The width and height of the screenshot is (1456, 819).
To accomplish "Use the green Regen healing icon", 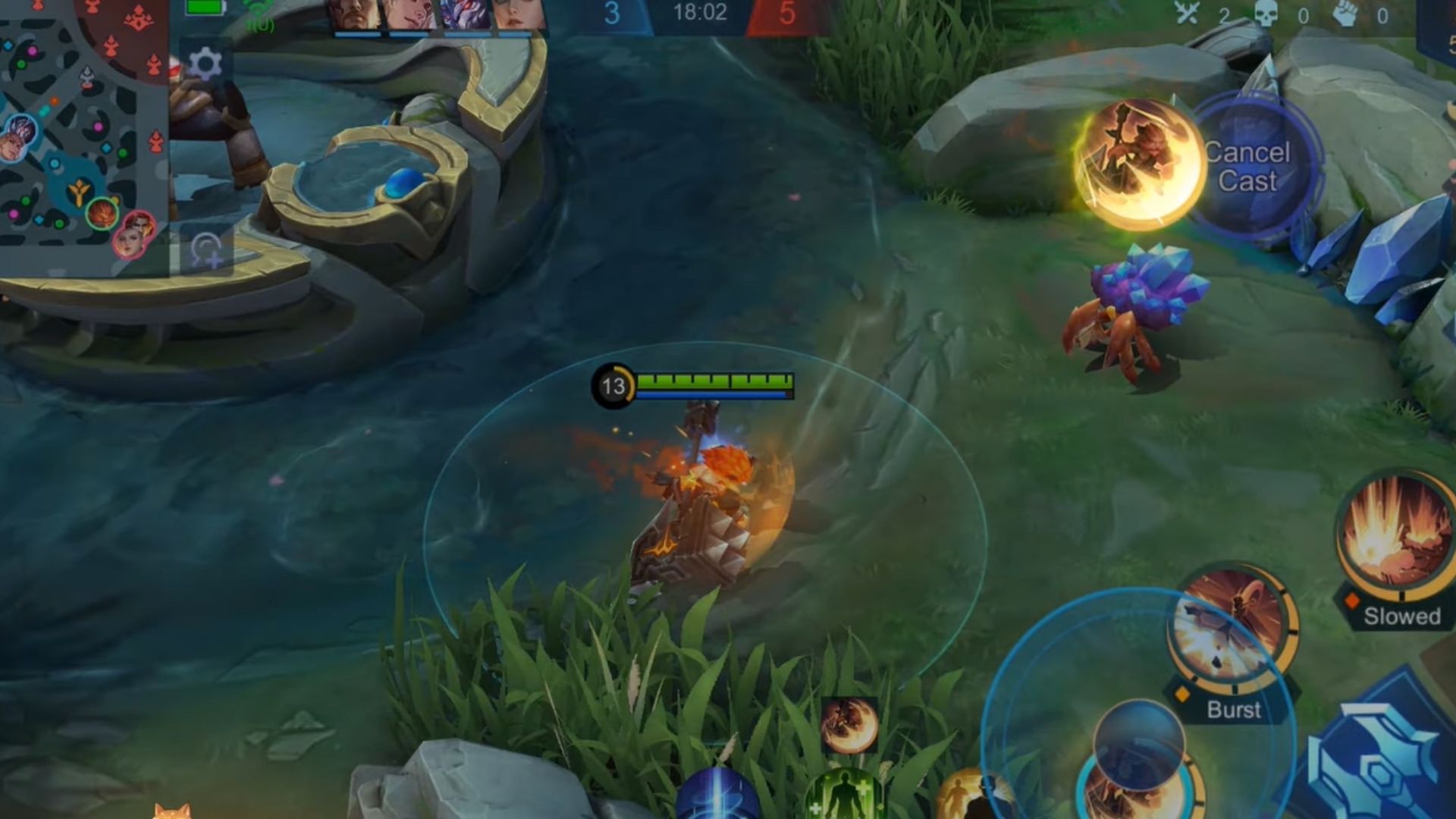I will (x=844, y=798).
